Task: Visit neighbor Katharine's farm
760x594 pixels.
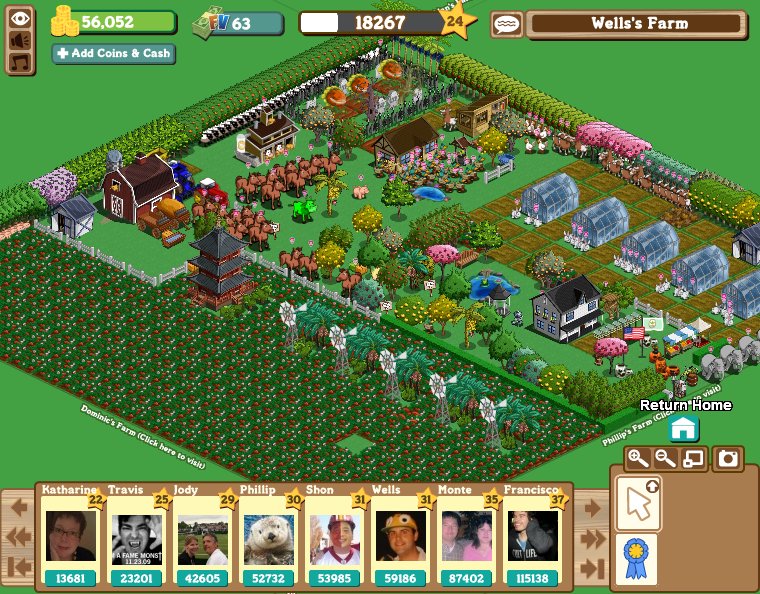Action: pos(71,537)
